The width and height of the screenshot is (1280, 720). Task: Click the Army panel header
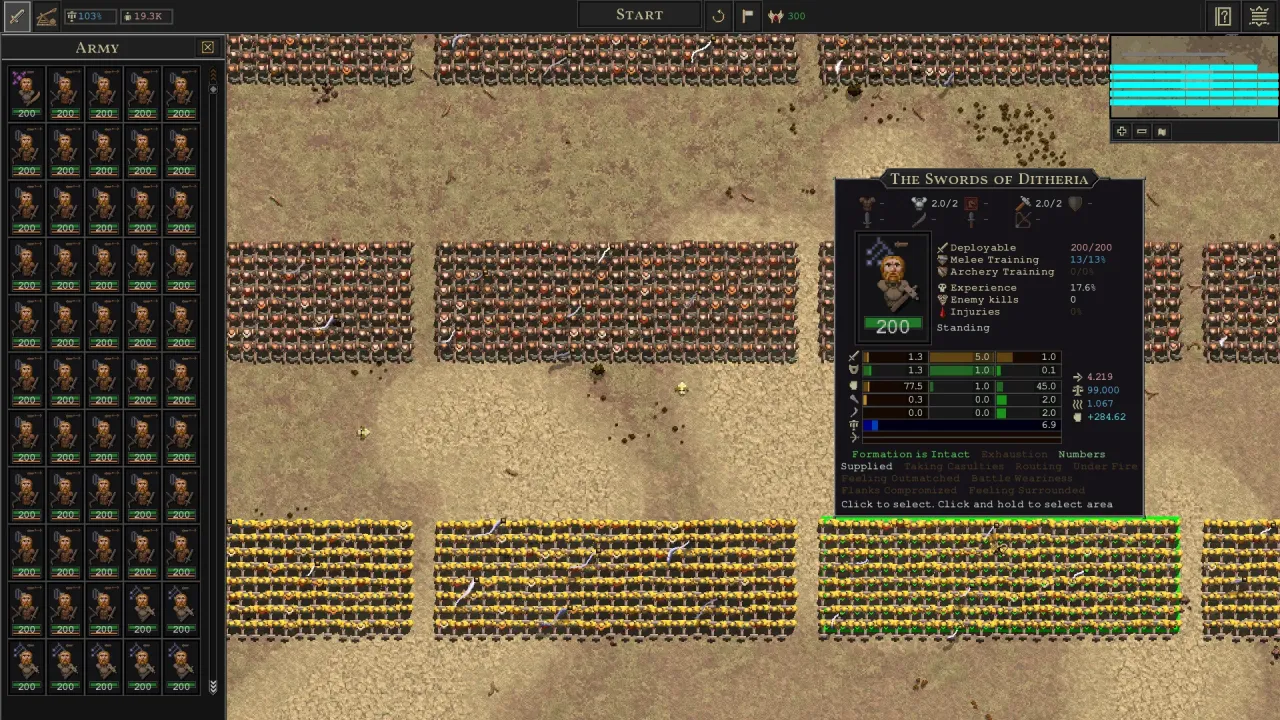(97, 47)
